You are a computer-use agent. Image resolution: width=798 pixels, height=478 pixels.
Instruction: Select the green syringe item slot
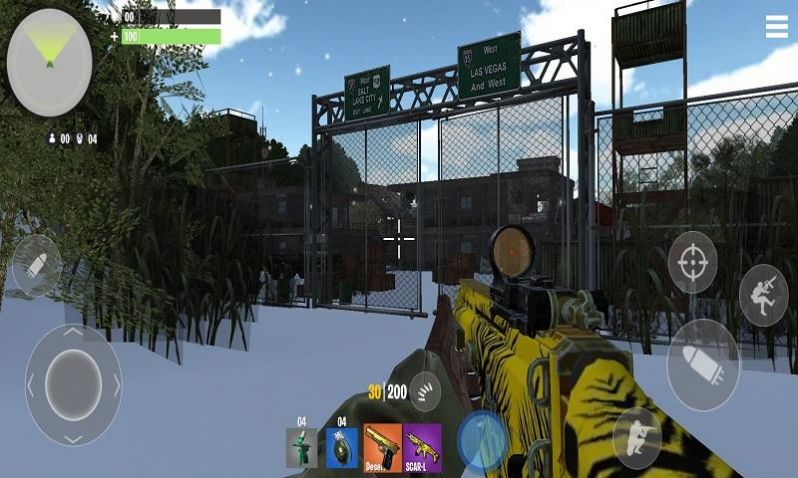click(x=301, y=447)
